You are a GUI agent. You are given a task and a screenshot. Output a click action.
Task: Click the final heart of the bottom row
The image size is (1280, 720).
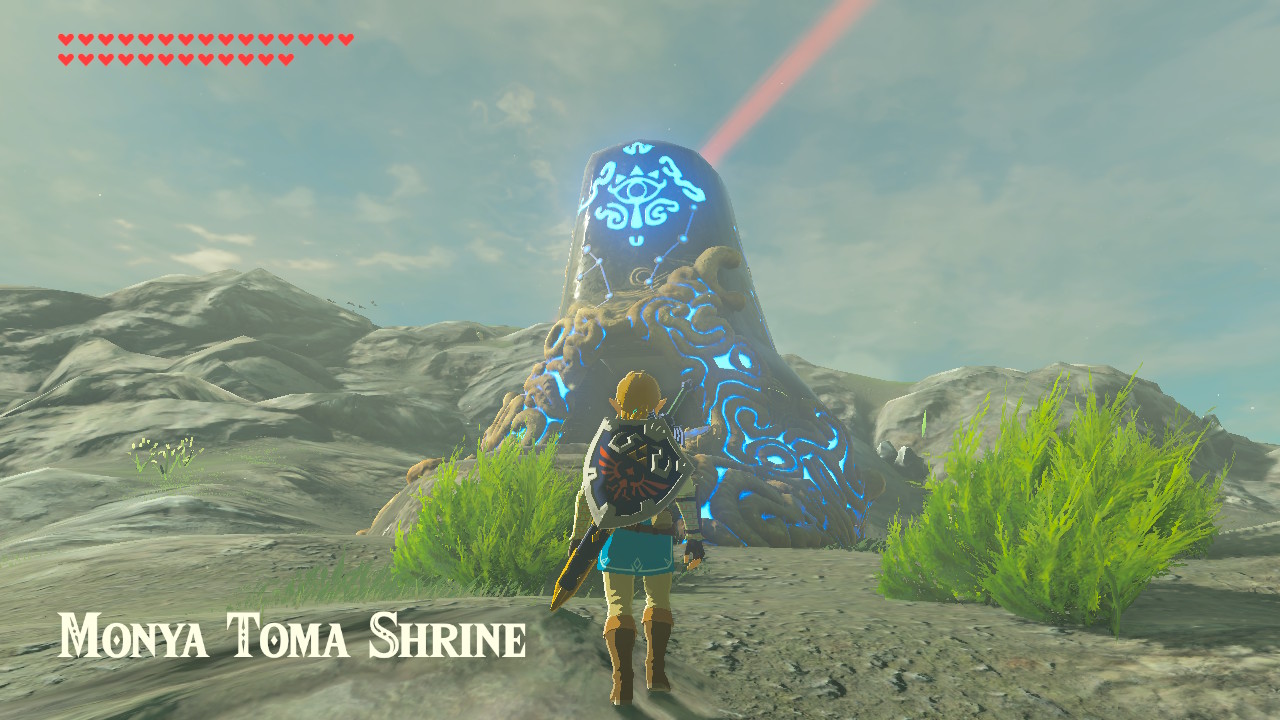[286, 59]
